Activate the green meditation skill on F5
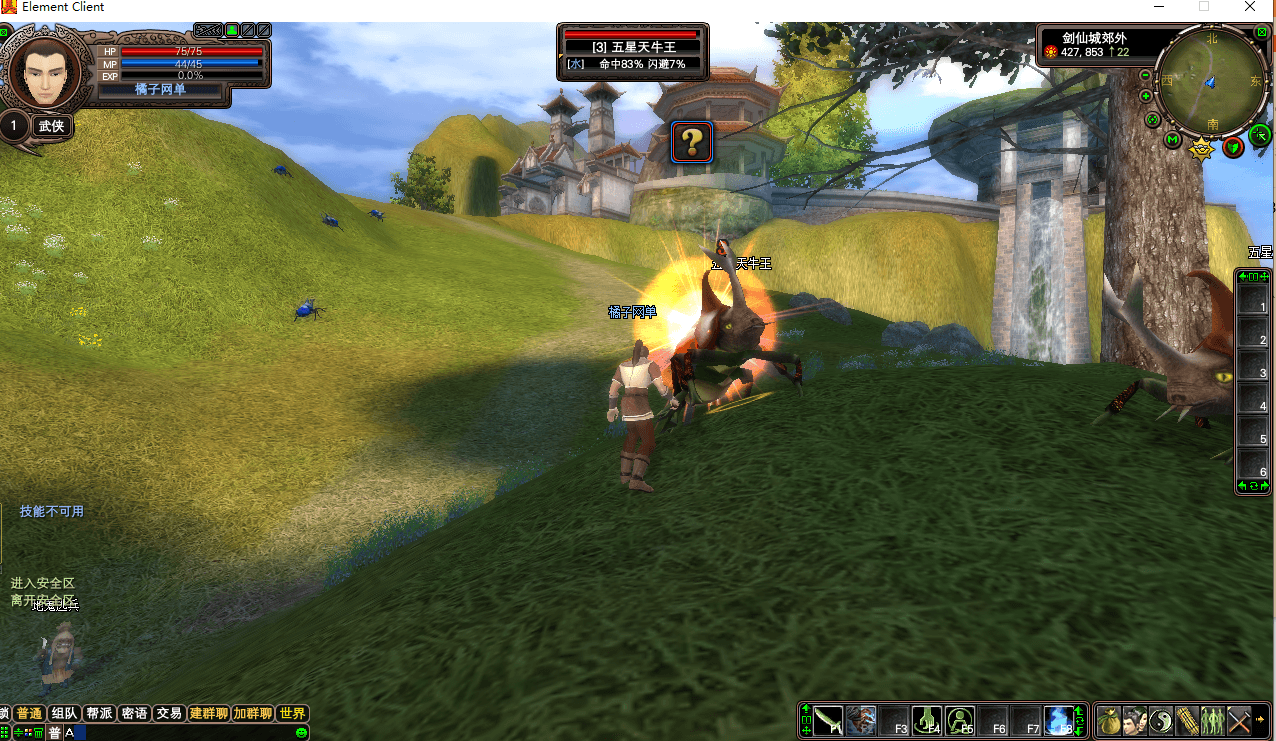 click(960, 720)
